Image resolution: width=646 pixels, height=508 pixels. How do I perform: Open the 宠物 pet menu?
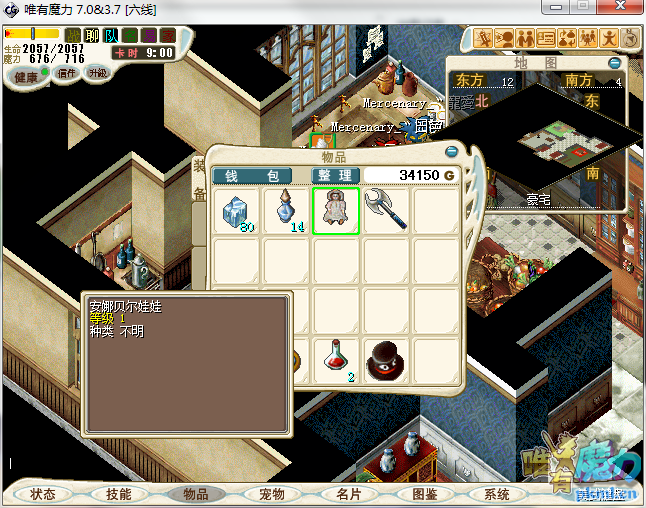272,494
